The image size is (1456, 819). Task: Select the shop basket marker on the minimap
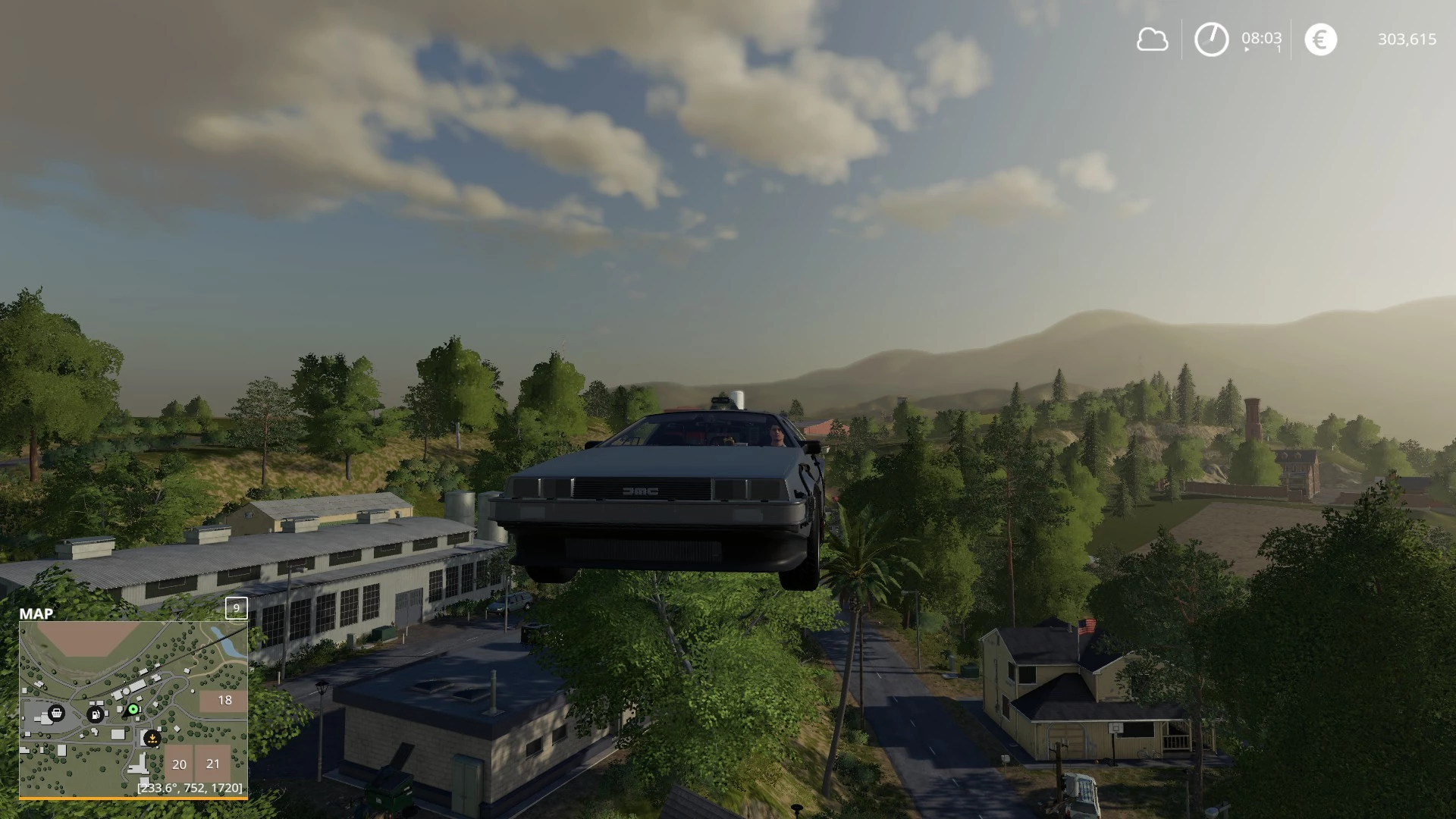click(56, 713)
